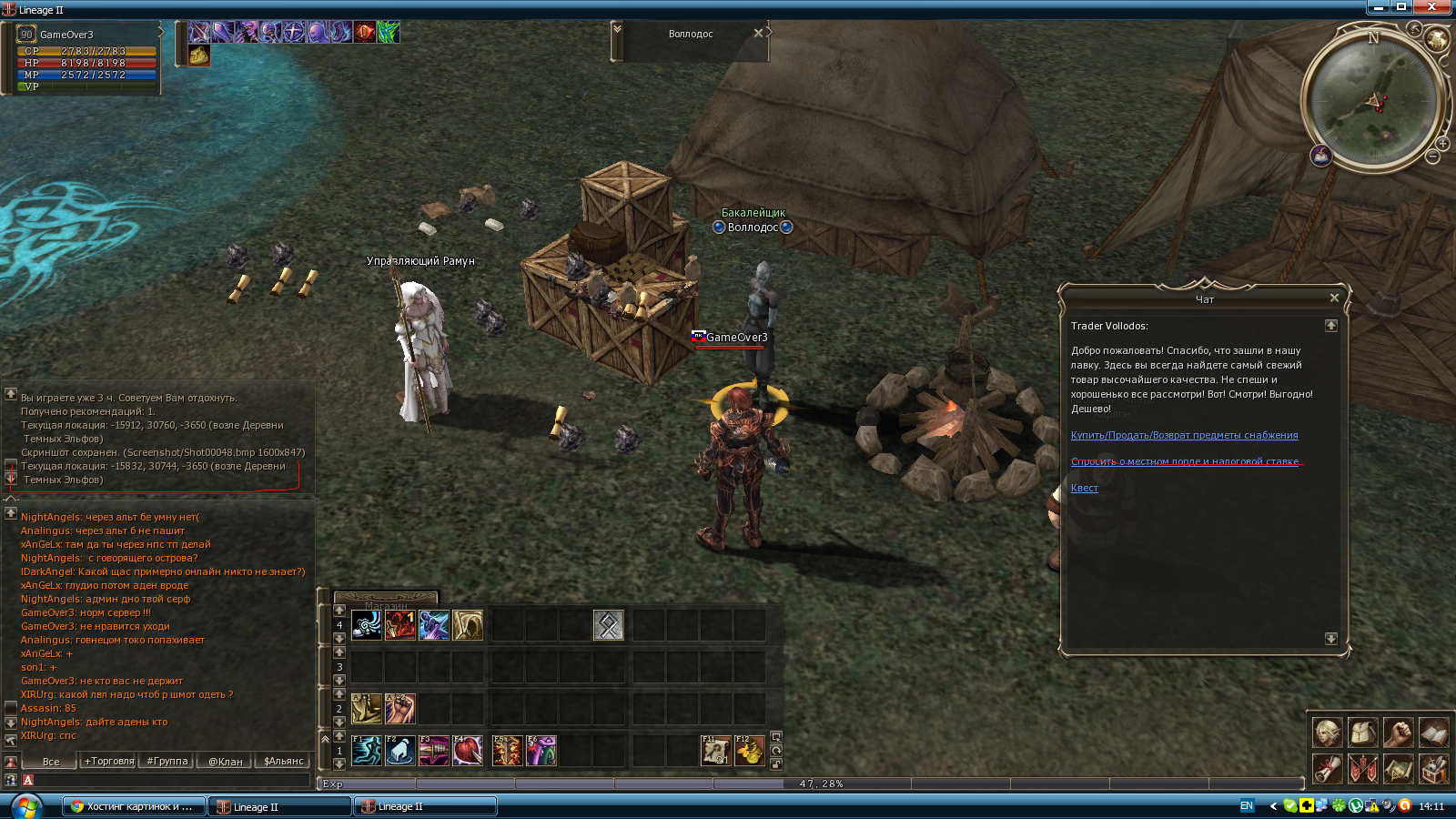Viewport: 1456px width, 819px height.
Task: Switch to the @Клан chat tab
Action: [226, 761]
